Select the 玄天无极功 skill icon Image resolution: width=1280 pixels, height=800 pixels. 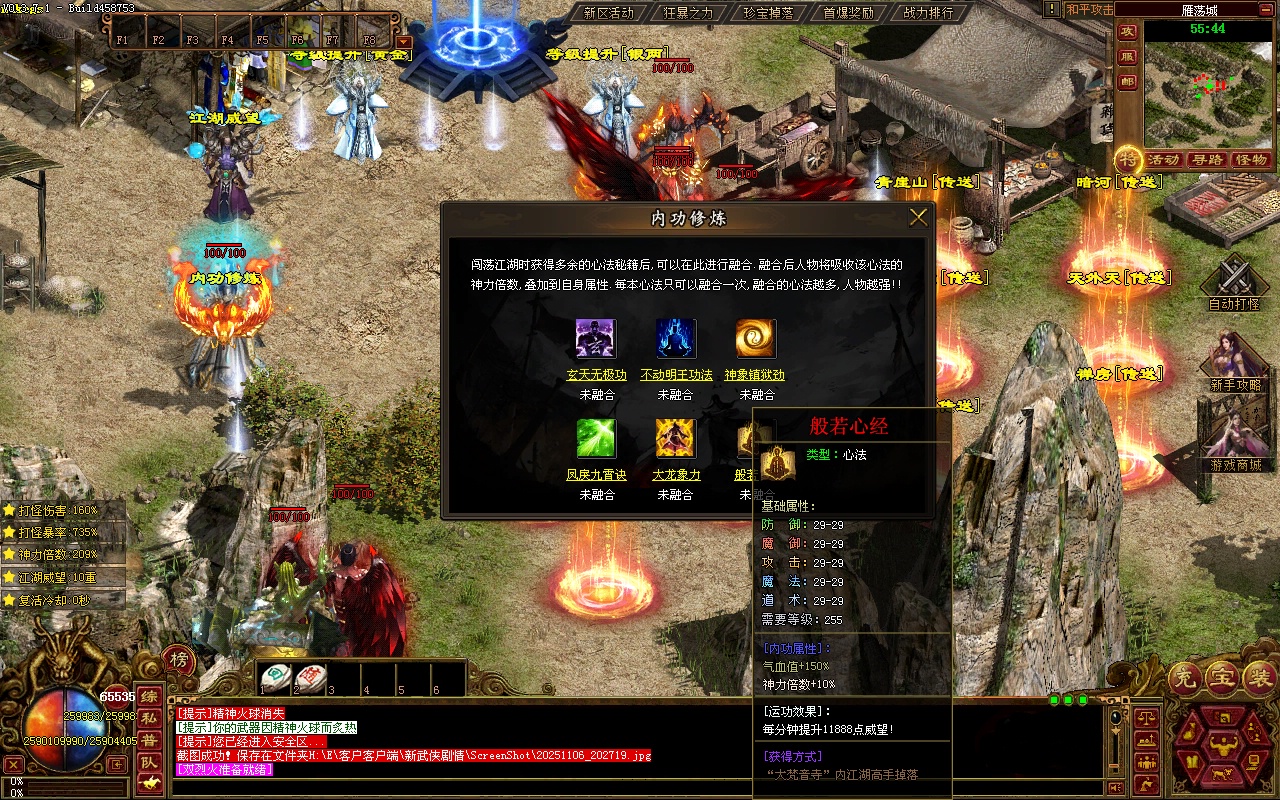coord(596,339)
